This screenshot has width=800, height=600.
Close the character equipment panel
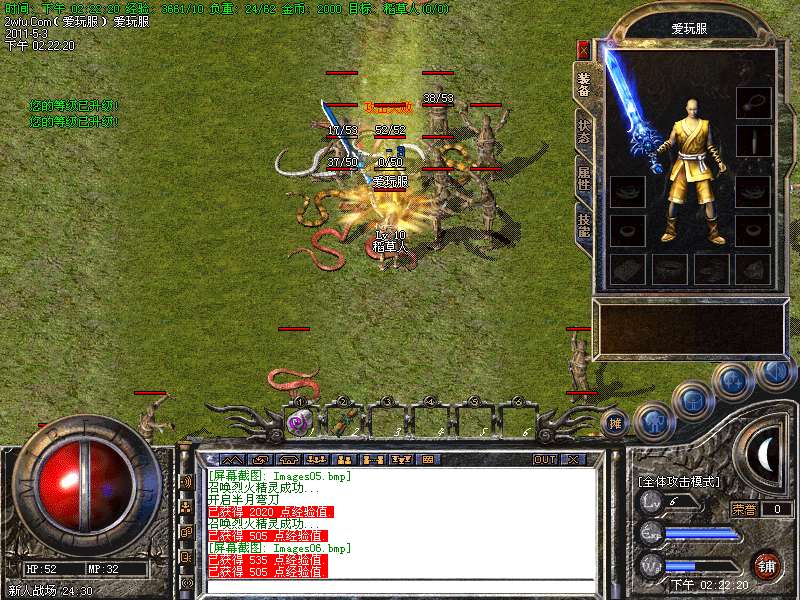point(584,49)
